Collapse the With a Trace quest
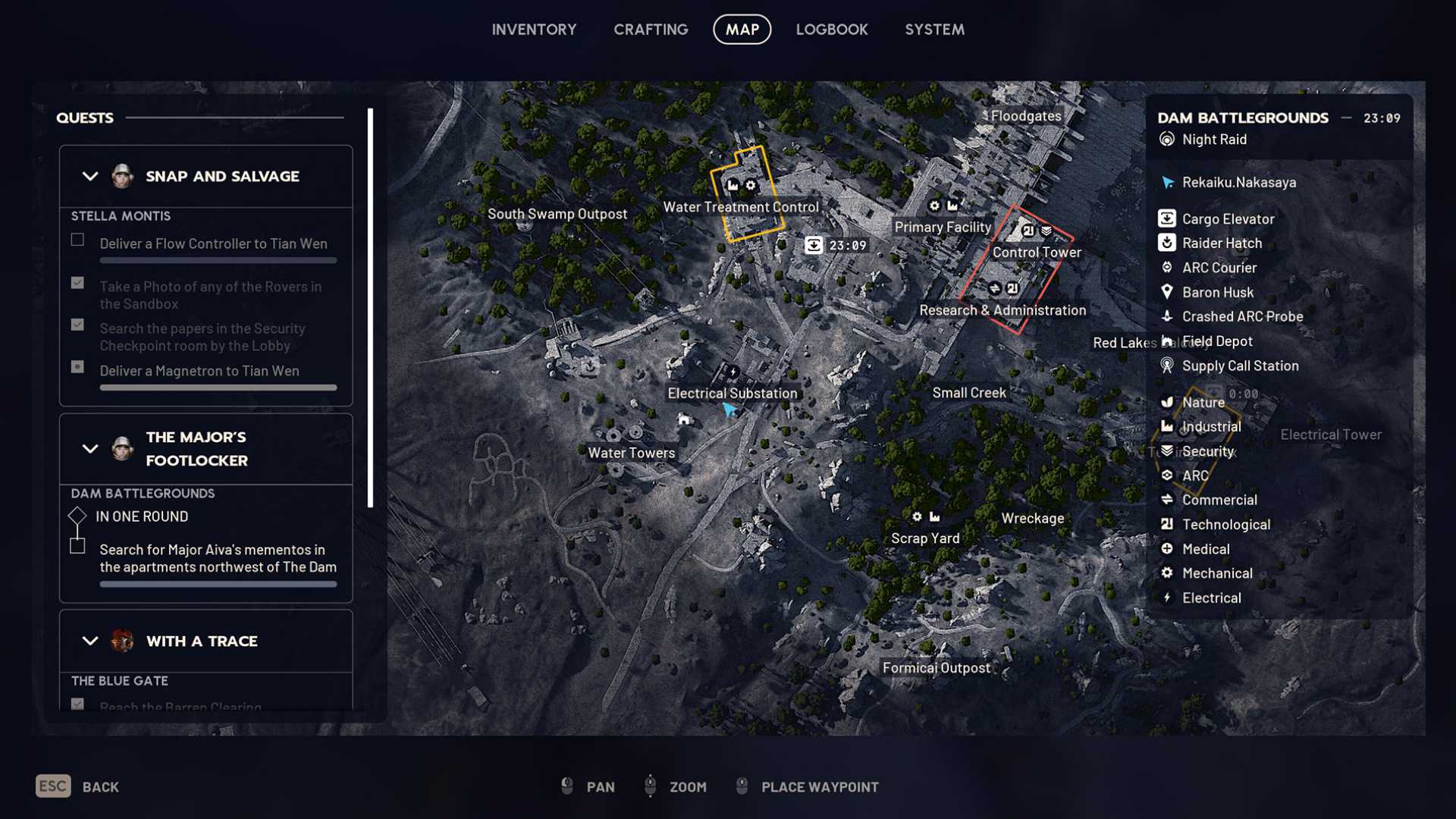This screenshot has height=819, width=1456. [x=90, y=642]
